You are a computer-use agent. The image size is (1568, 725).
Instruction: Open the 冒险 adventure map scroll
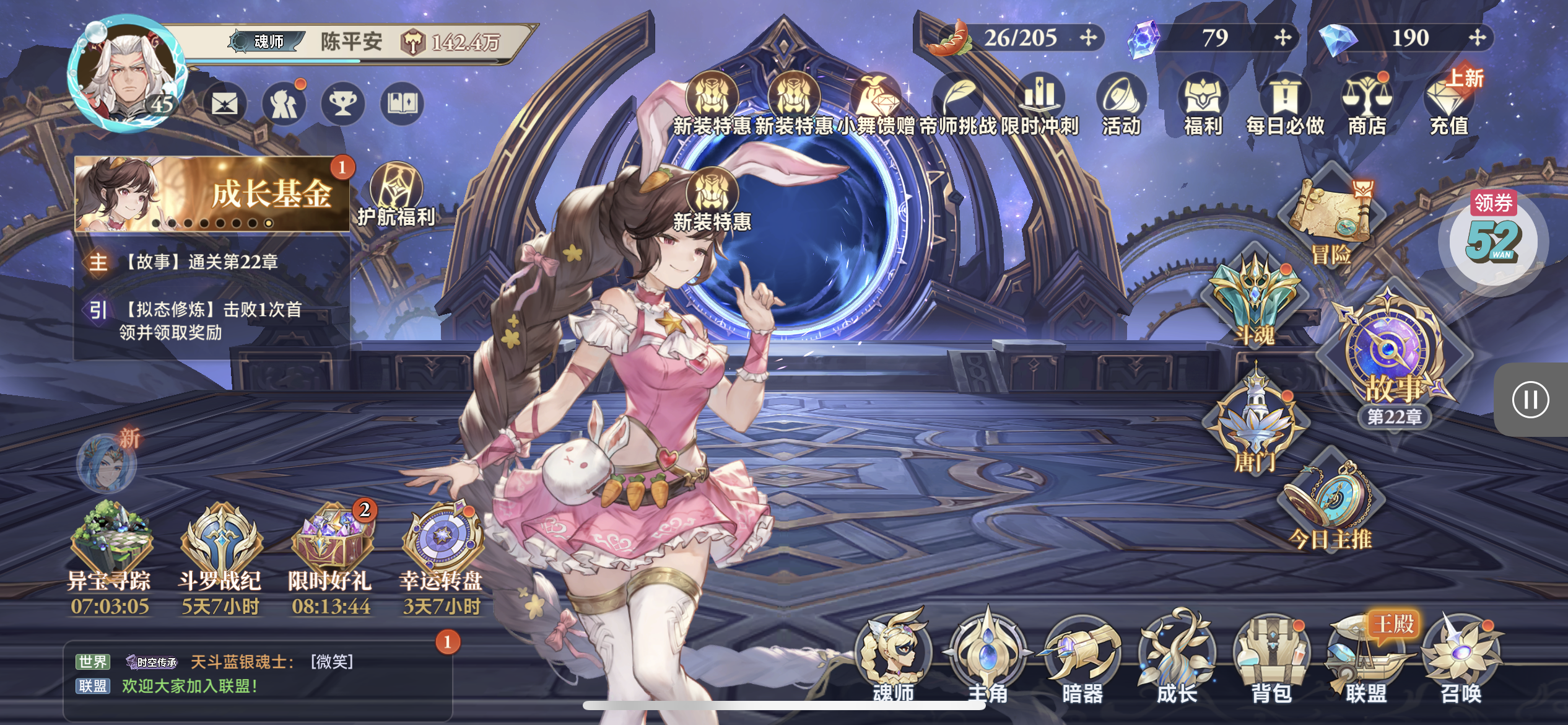[1331, 217]
